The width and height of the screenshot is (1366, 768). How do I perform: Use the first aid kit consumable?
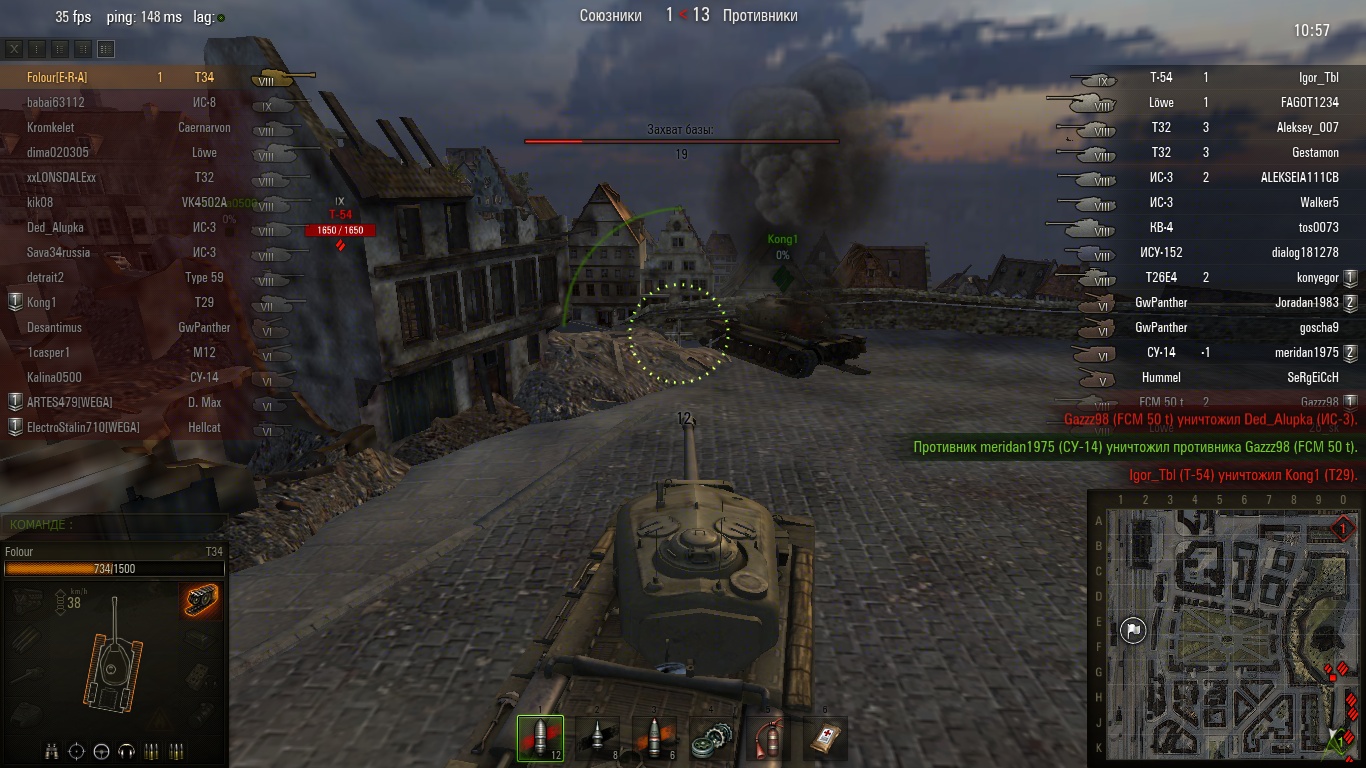click(825, 738)
